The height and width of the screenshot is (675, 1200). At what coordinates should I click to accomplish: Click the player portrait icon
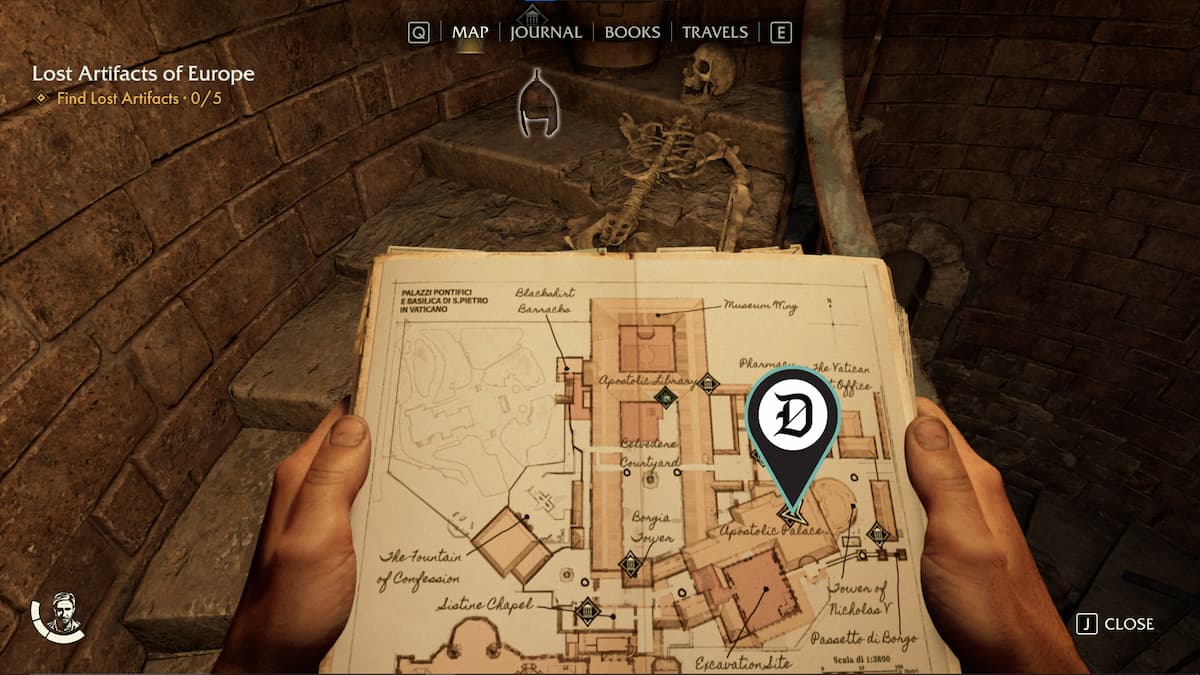tap(64, 612)
